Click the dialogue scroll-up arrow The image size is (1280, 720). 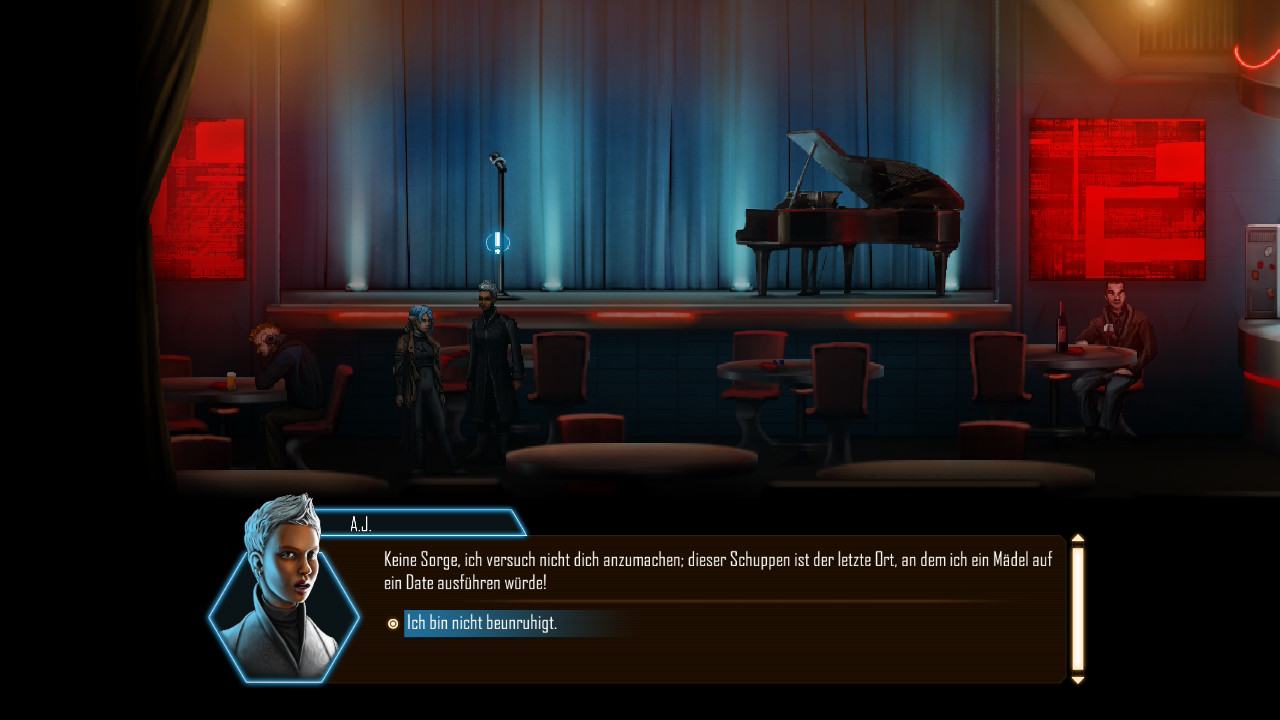(1077, 539)
